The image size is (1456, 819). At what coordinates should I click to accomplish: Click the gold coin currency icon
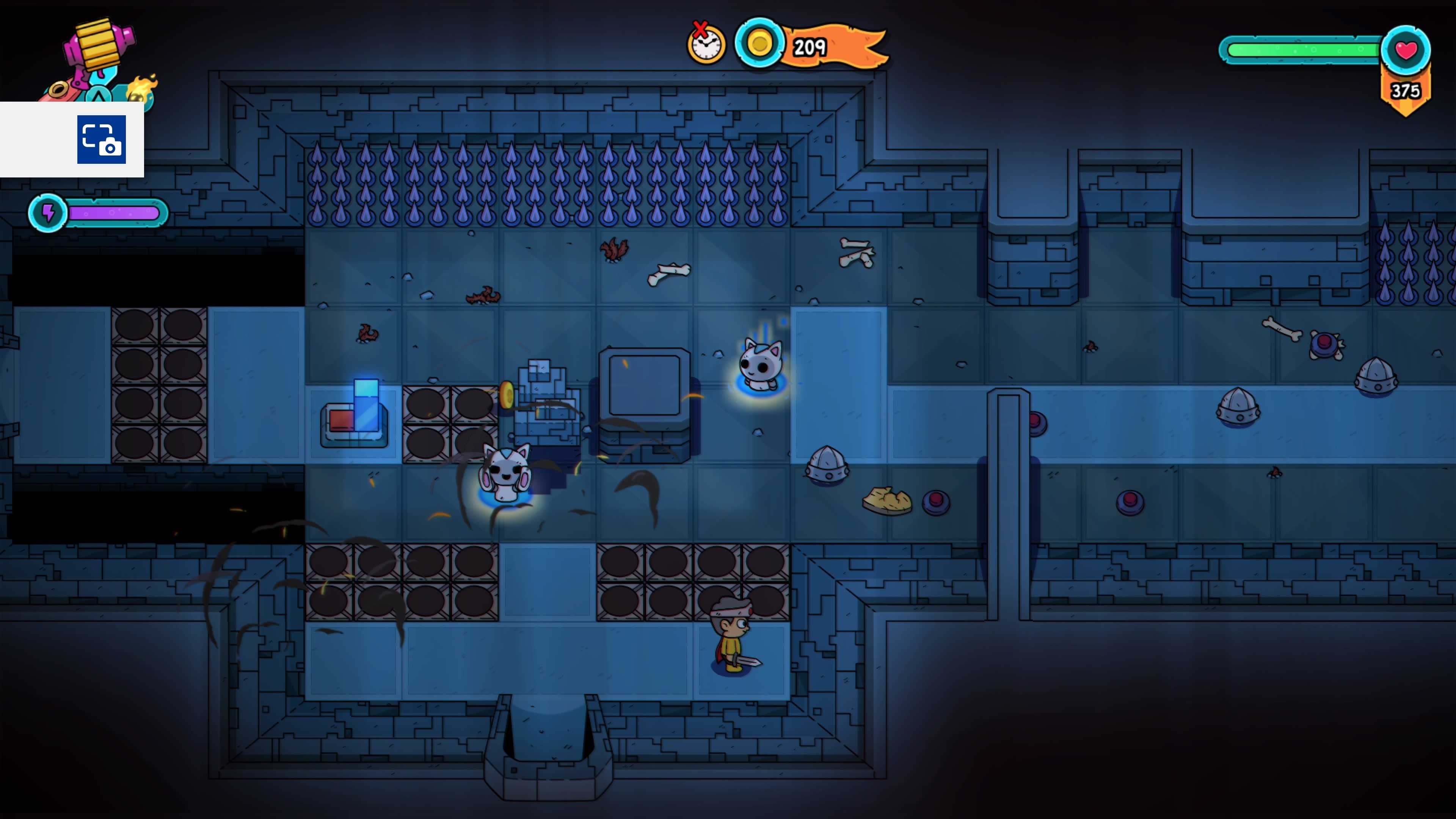(759, 44)
